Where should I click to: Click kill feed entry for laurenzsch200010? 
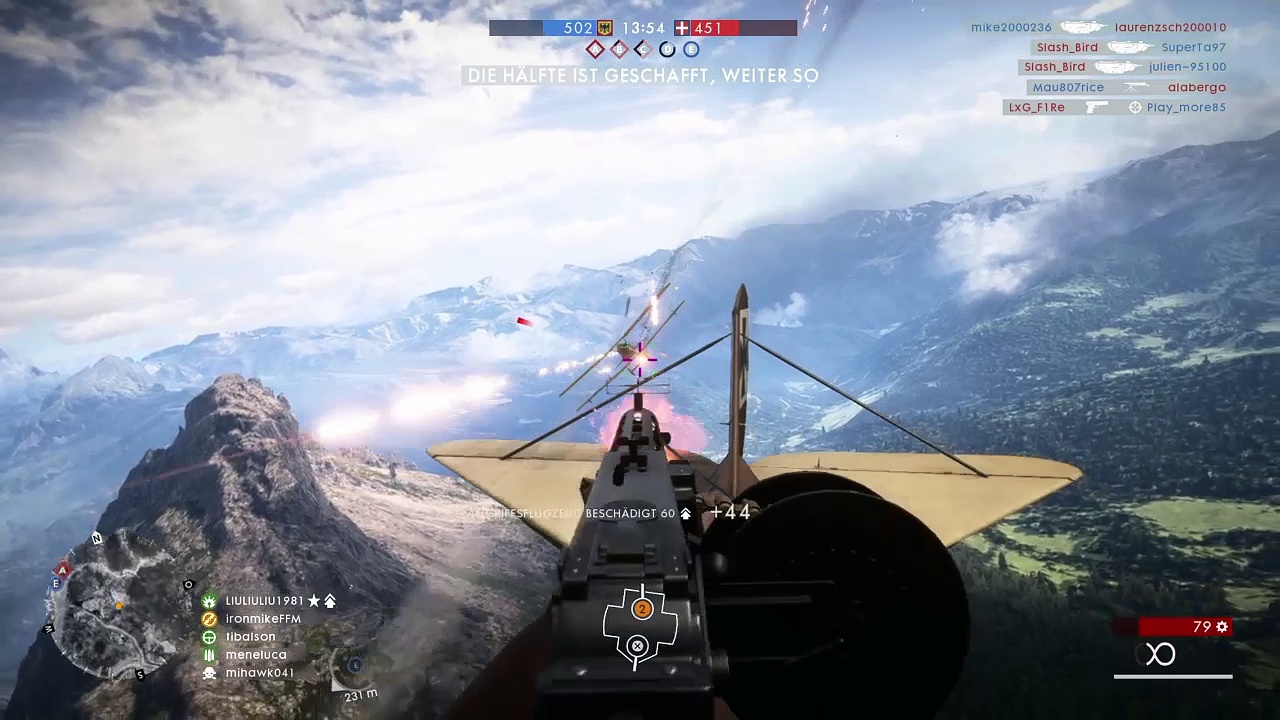pyautogui.click(x=1170, y=28)
